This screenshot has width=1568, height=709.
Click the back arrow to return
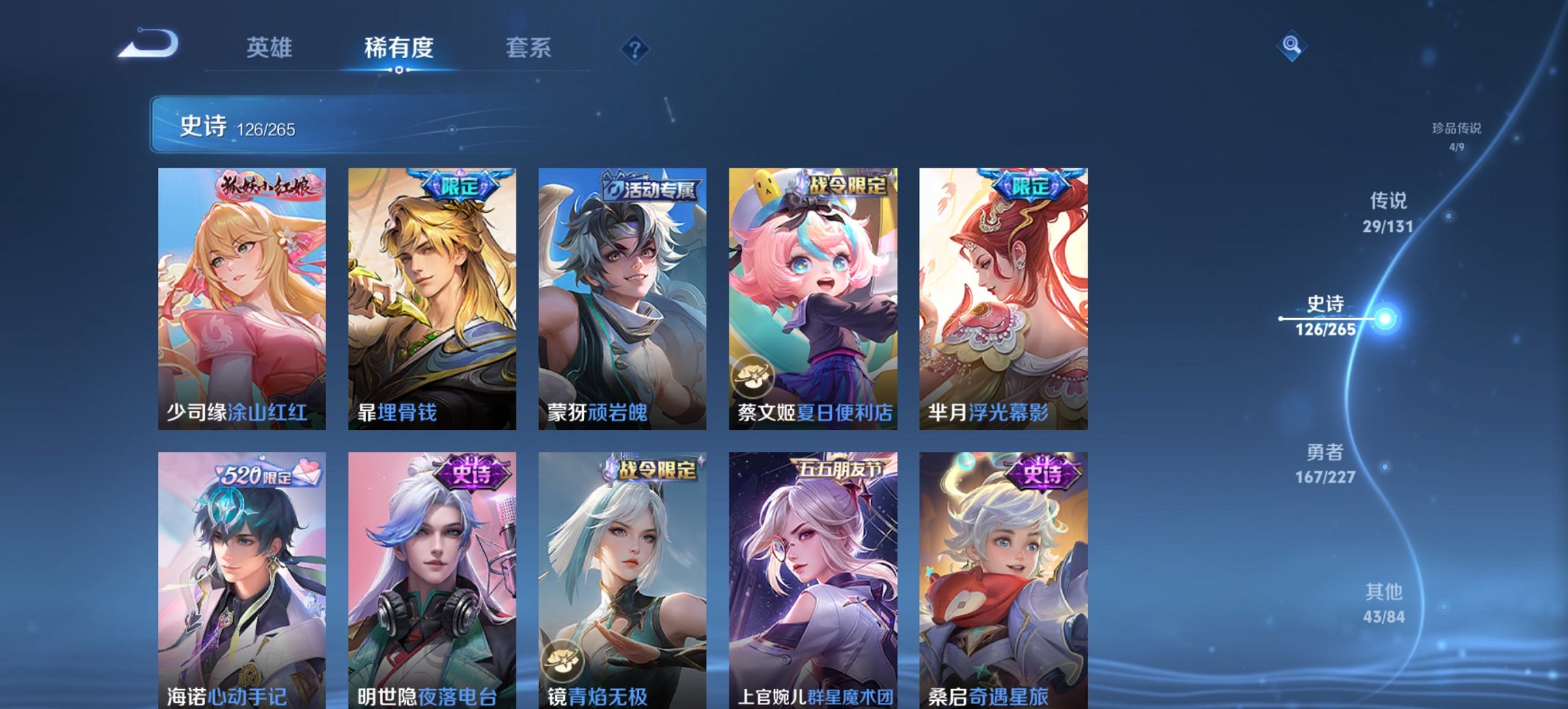point(146,46)
